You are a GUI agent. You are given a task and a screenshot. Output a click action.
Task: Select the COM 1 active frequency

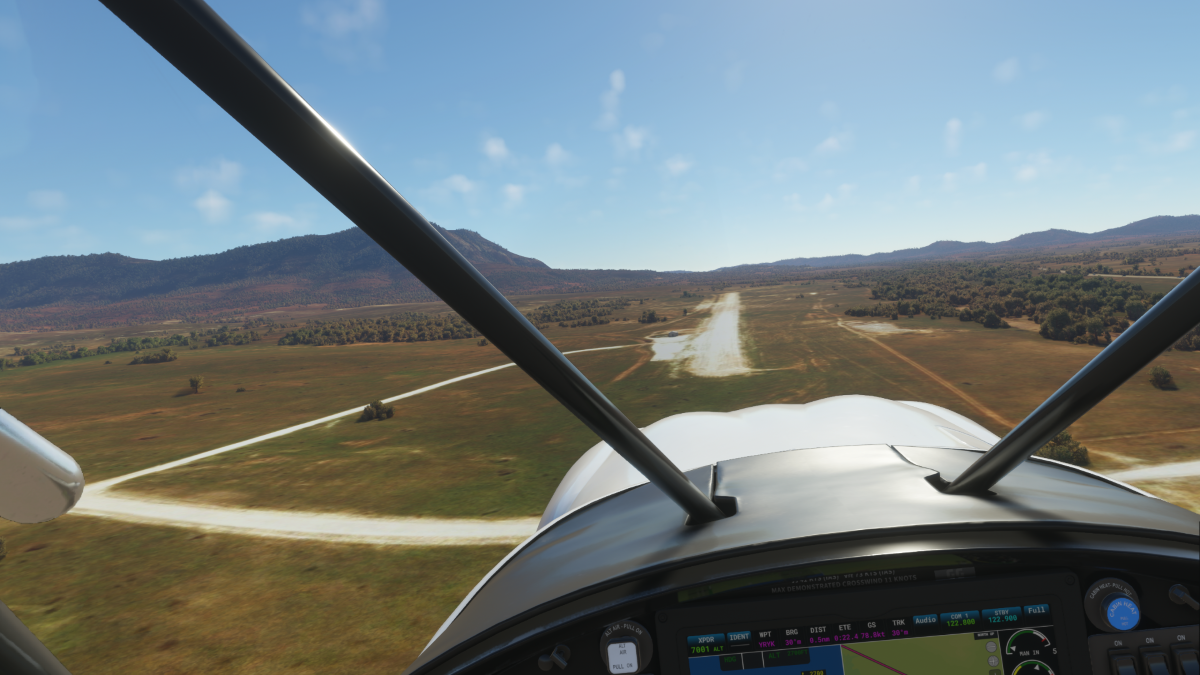pyautogui.click(x=961, y=618)
